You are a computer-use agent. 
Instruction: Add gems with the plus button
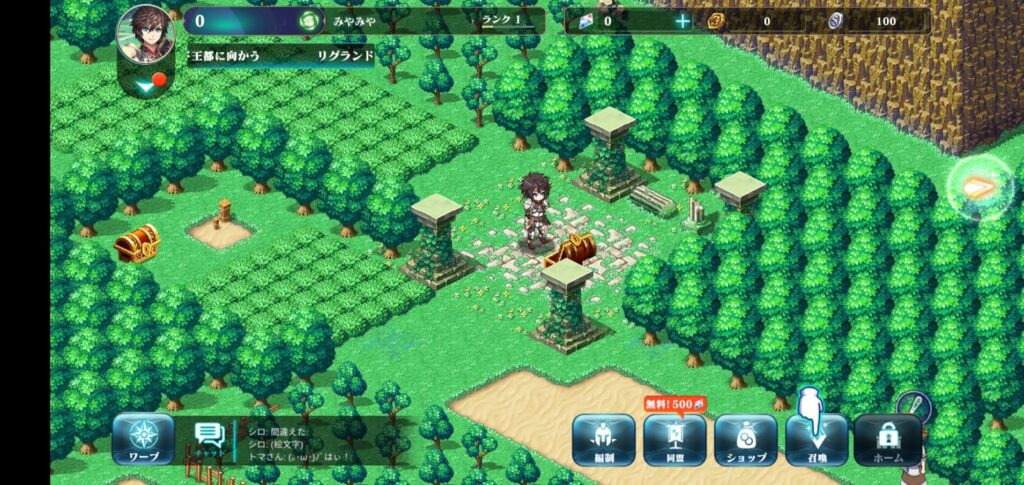(x=683, y=21)
